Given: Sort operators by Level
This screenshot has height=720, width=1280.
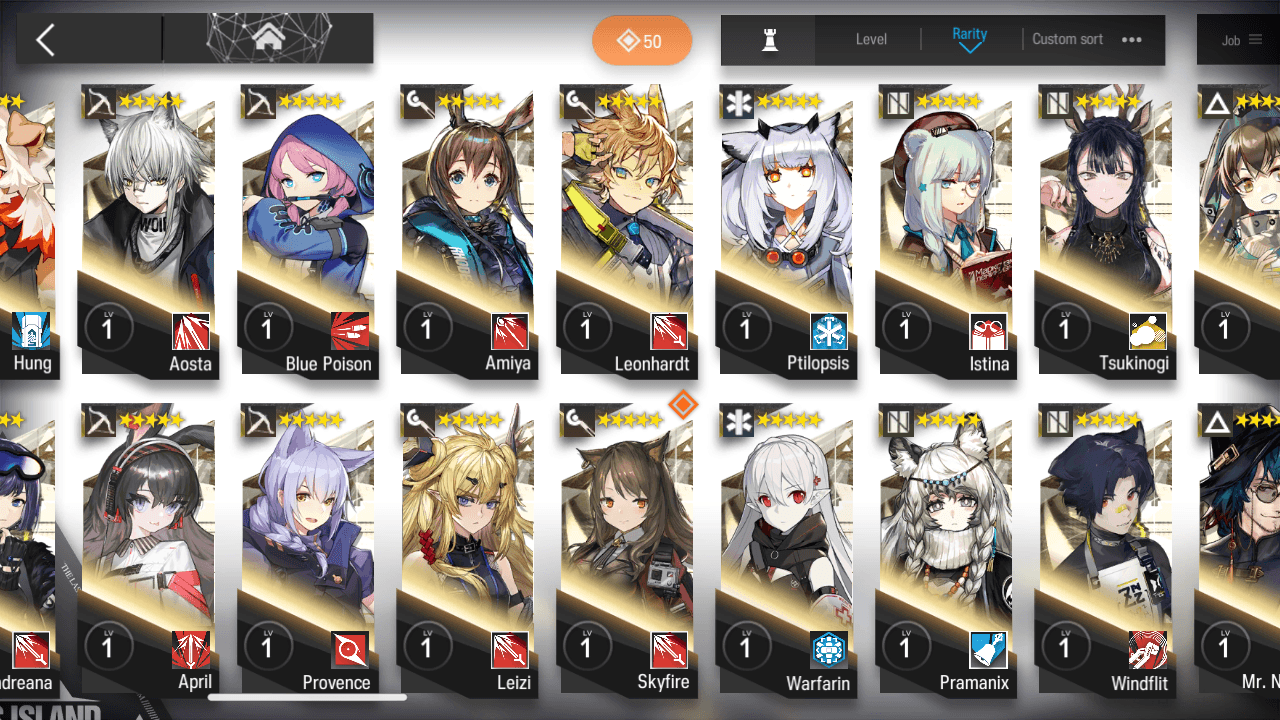Looking at the screenshot, I should (x=871, y=40).
